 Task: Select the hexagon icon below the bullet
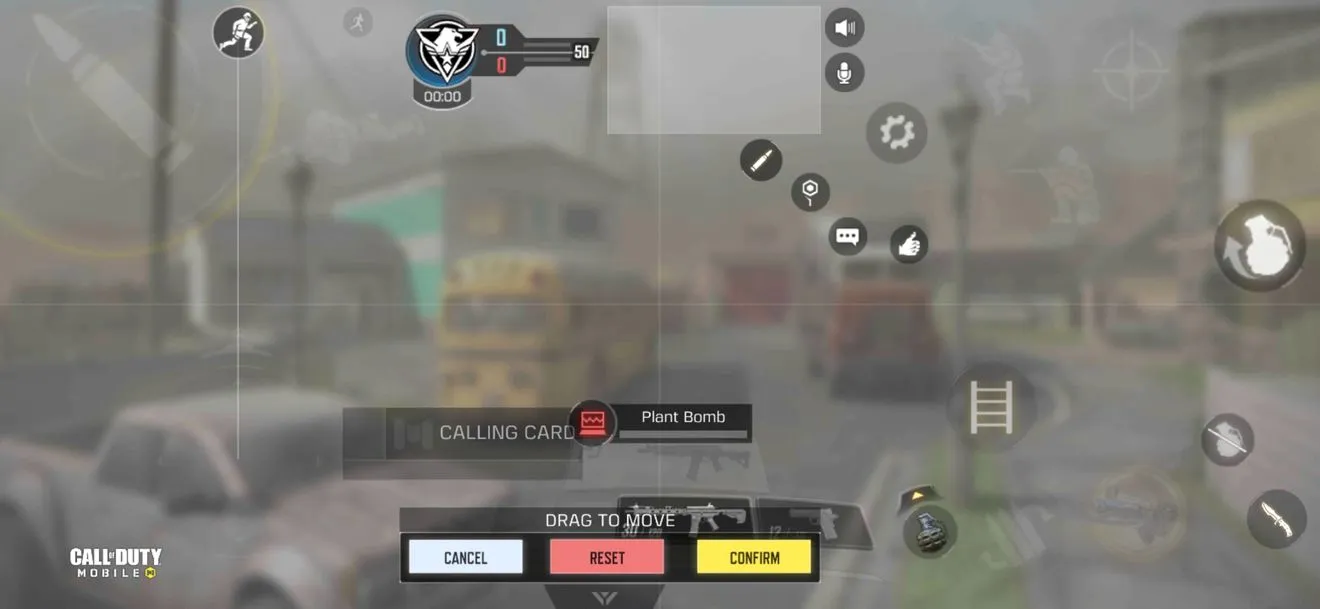[x=810, y=191]
